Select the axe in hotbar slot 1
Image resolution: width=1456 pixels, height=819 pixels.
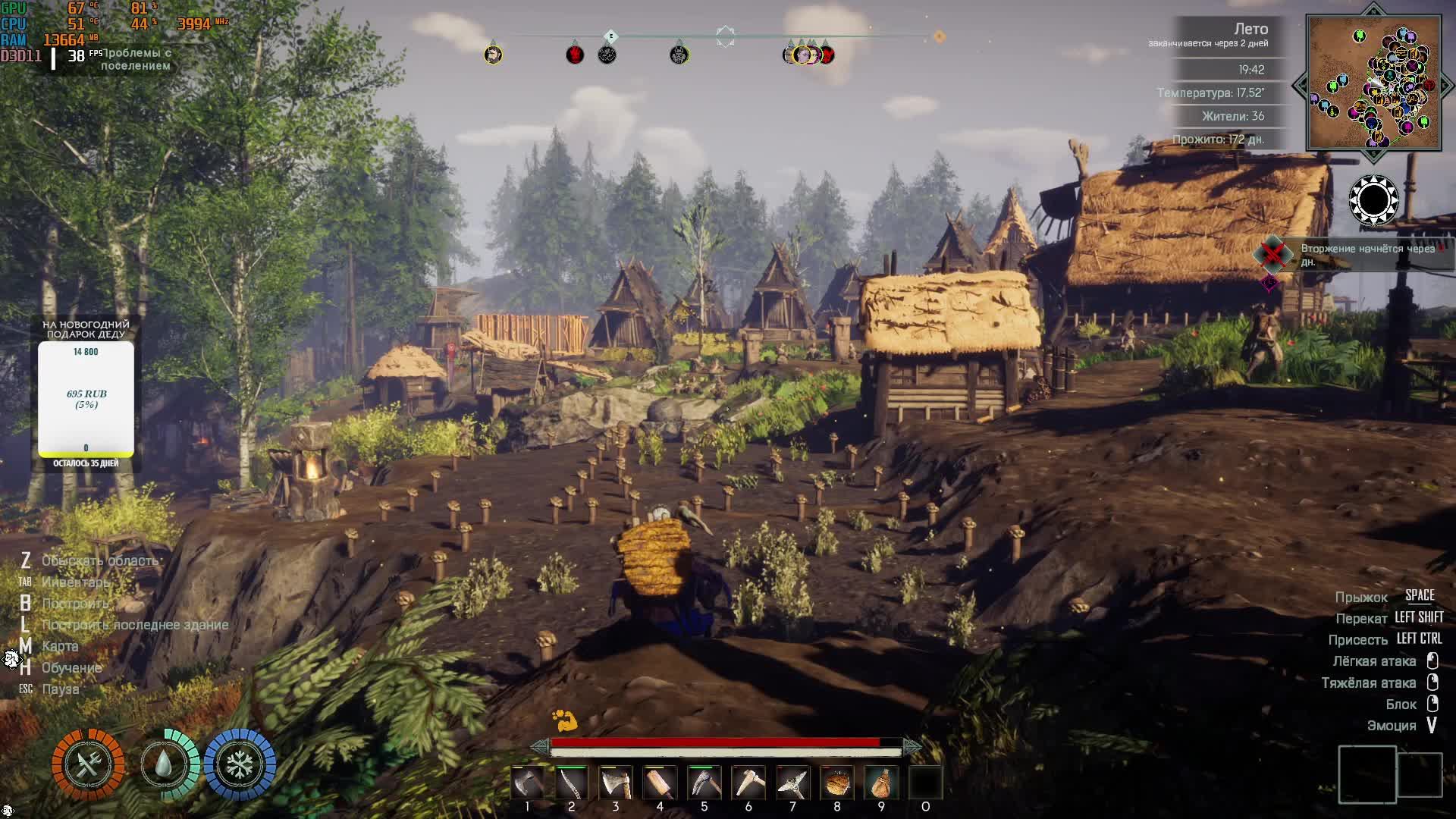click(528, 783)
